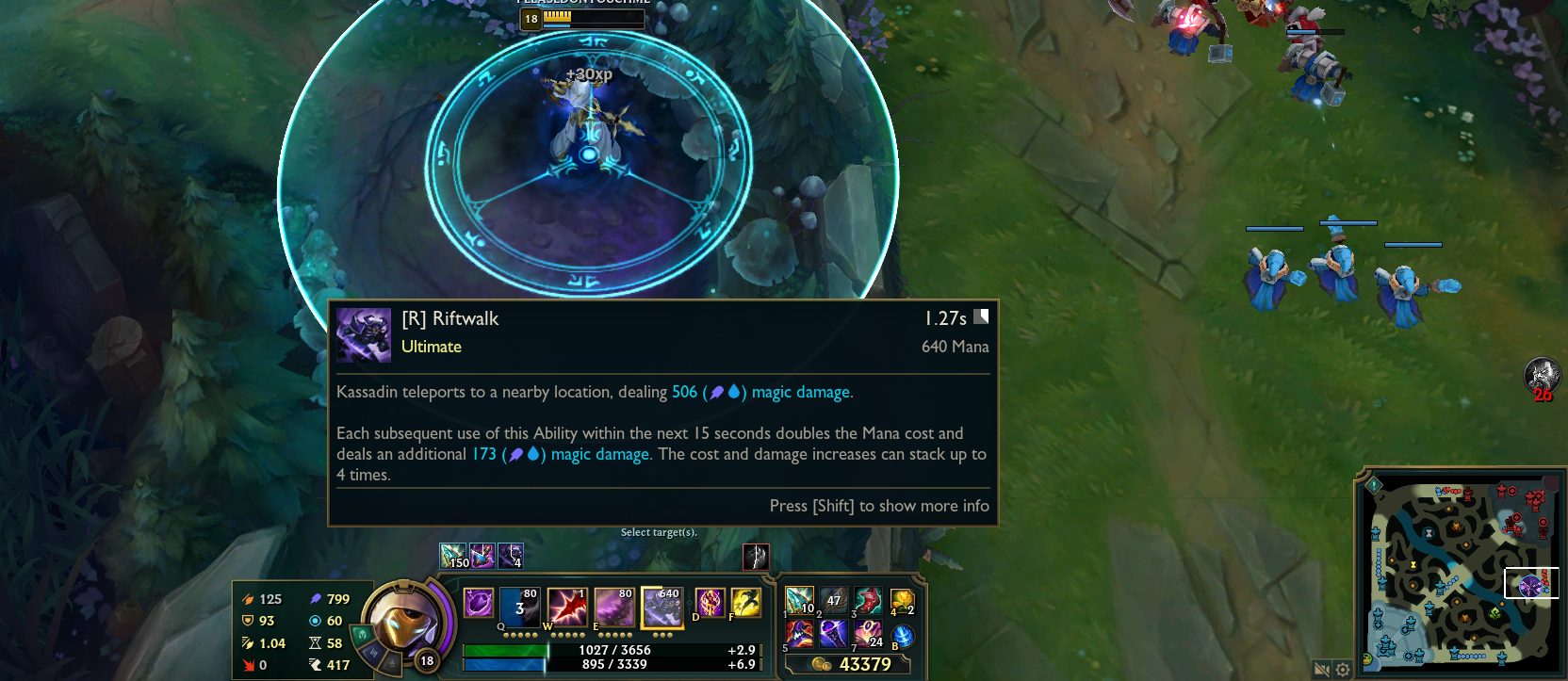Activate the blue trinket in slot B

pyautogui.click(x=902, y=635)
